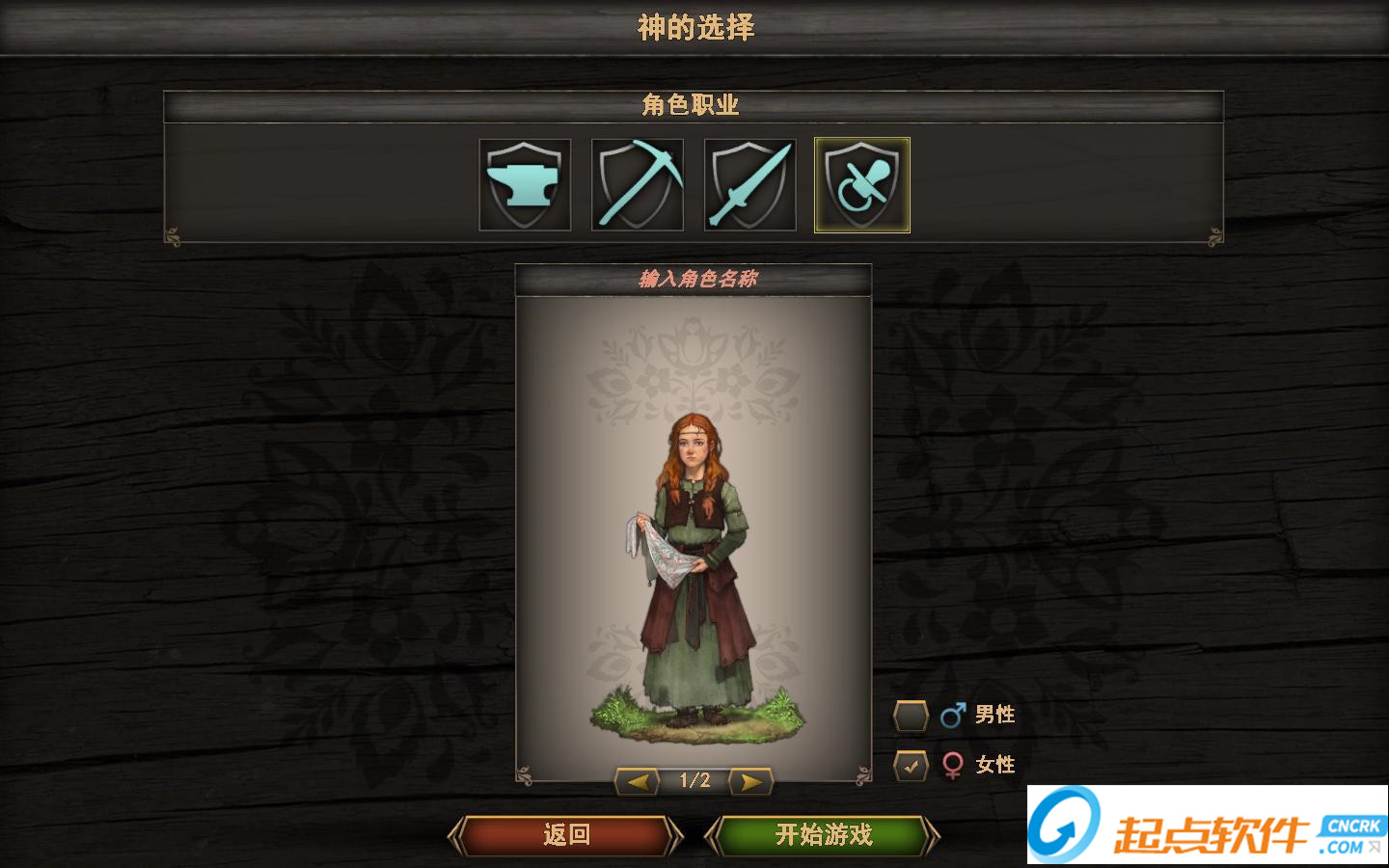The width and height of the screenshot is (1389, 868).
Task: Click the blue male symbol beside 男性
Action: [952, 714]
